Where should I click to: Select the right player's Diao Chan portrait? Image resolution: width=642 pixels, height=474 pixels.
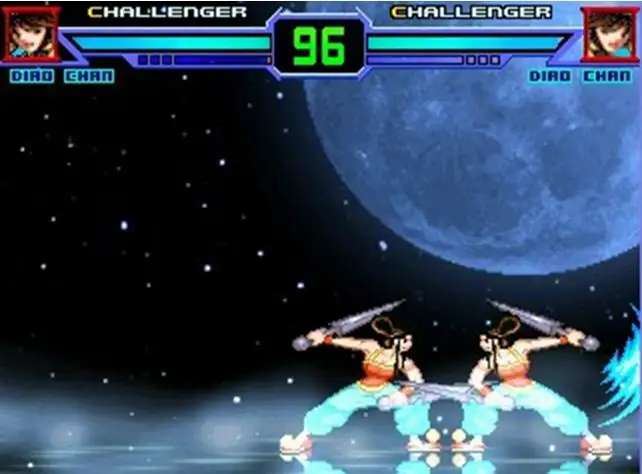(x=609, y=34)
